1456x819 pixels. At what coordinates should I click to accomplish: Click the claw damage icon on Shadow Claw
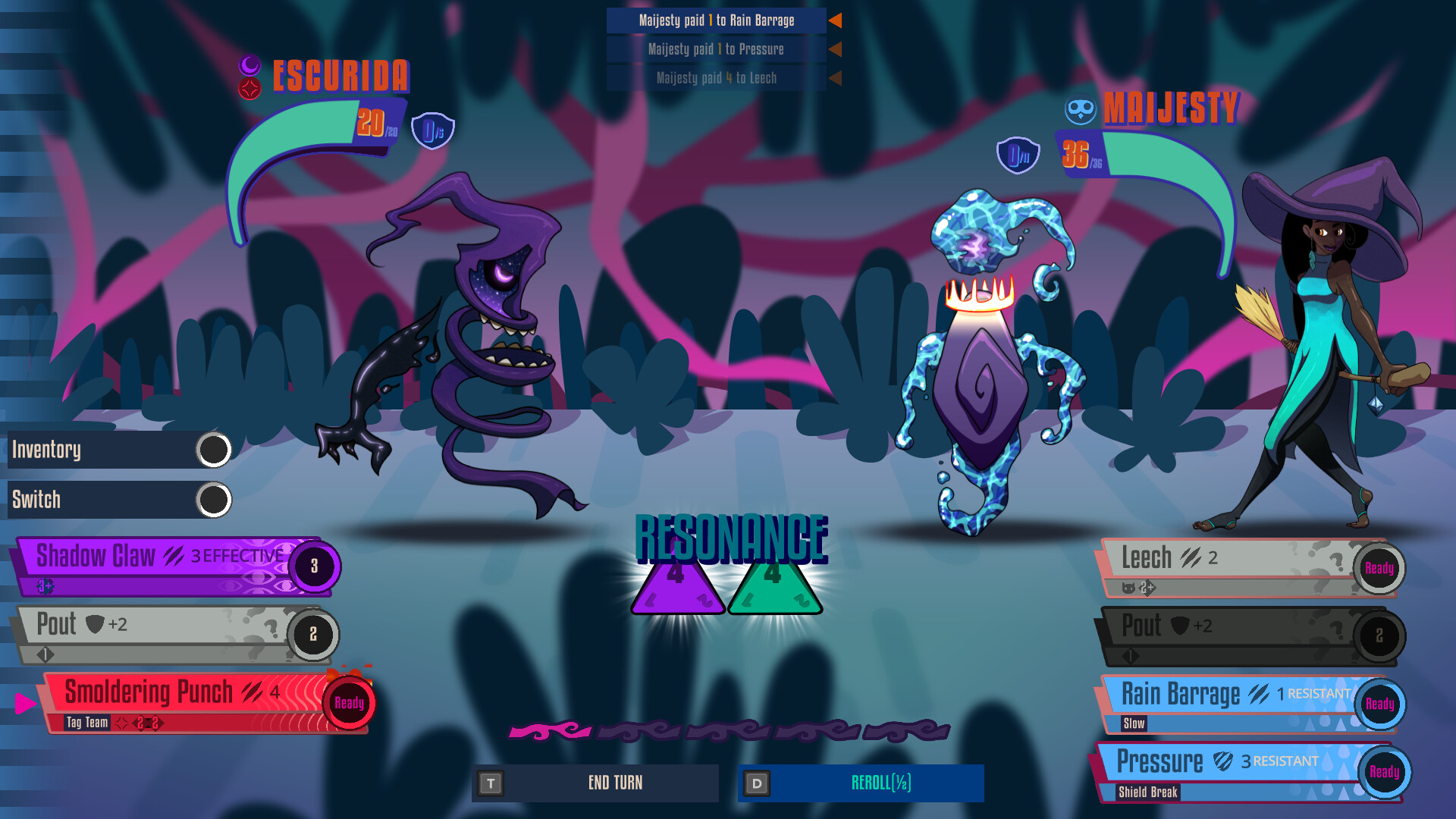[173, 556]
